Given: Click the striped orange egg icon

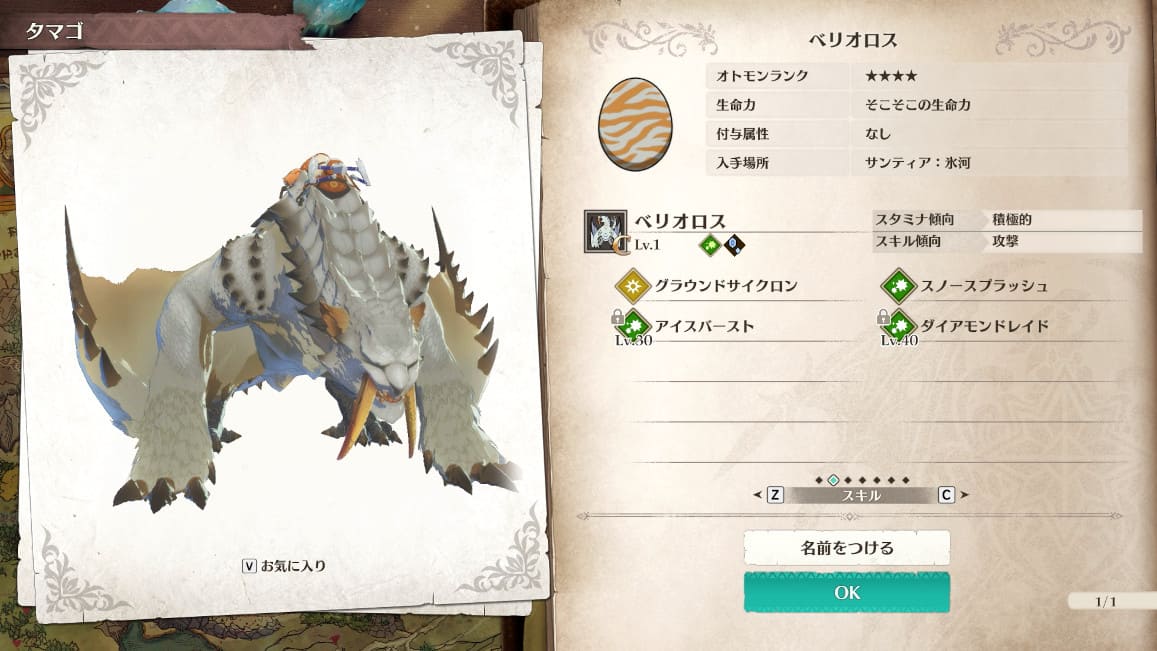Looking at the screenshot, I should tap(635, 124).
